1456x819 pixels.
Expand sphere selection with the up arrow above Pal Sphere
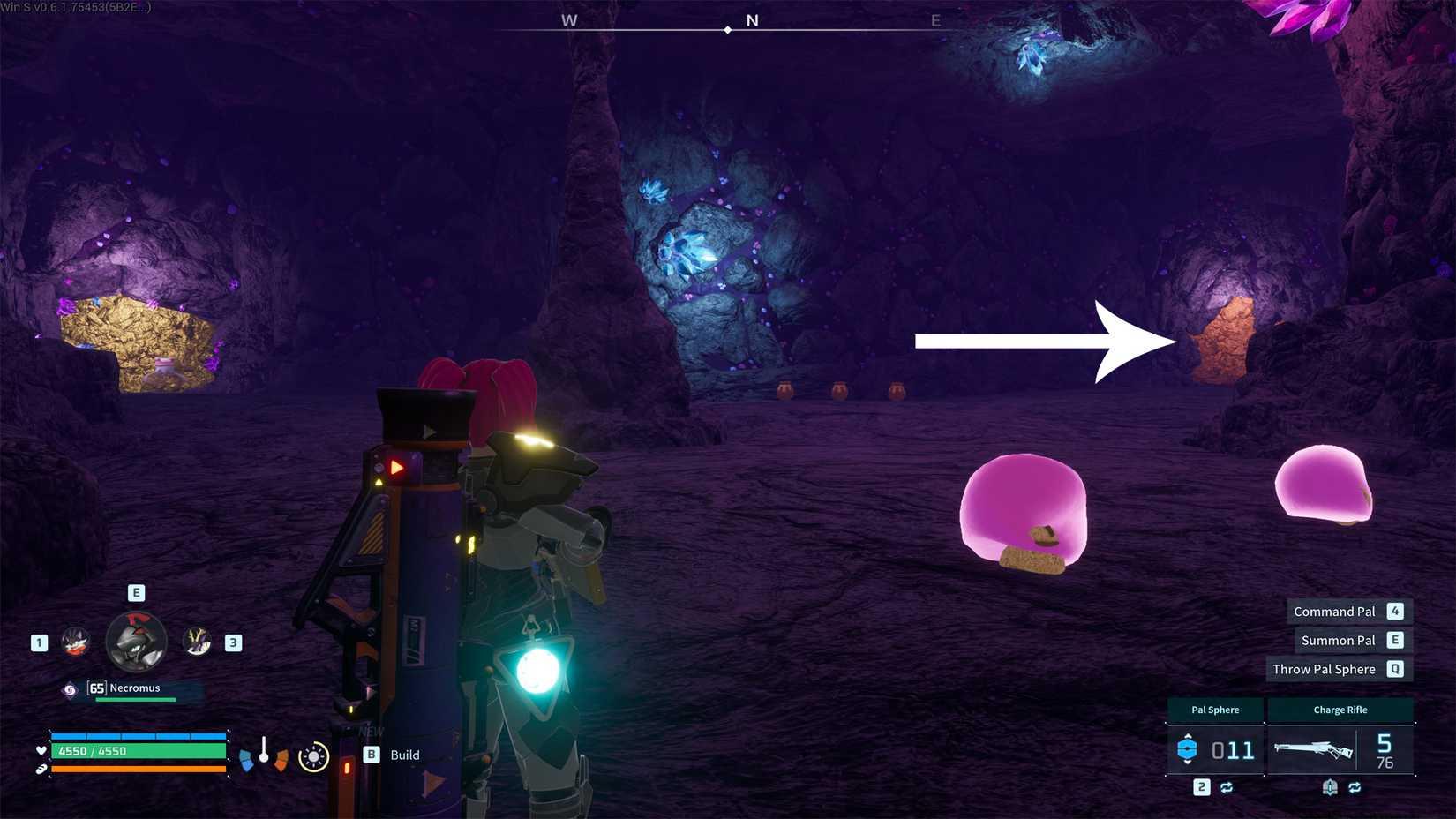[1188, 736]
